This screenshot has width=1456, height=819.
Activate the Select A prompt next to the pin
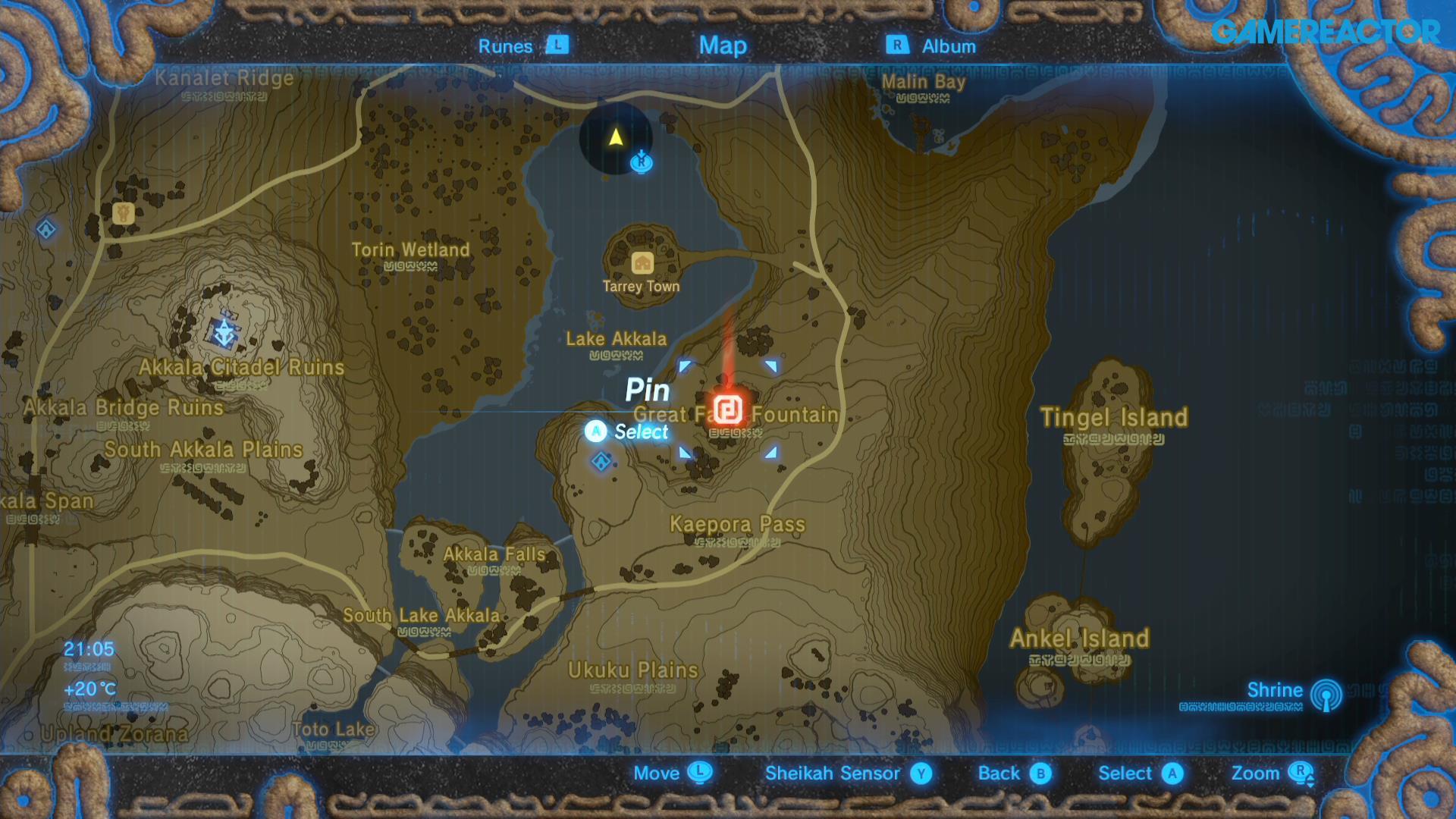pyautogui.click(x=596, y=431)
